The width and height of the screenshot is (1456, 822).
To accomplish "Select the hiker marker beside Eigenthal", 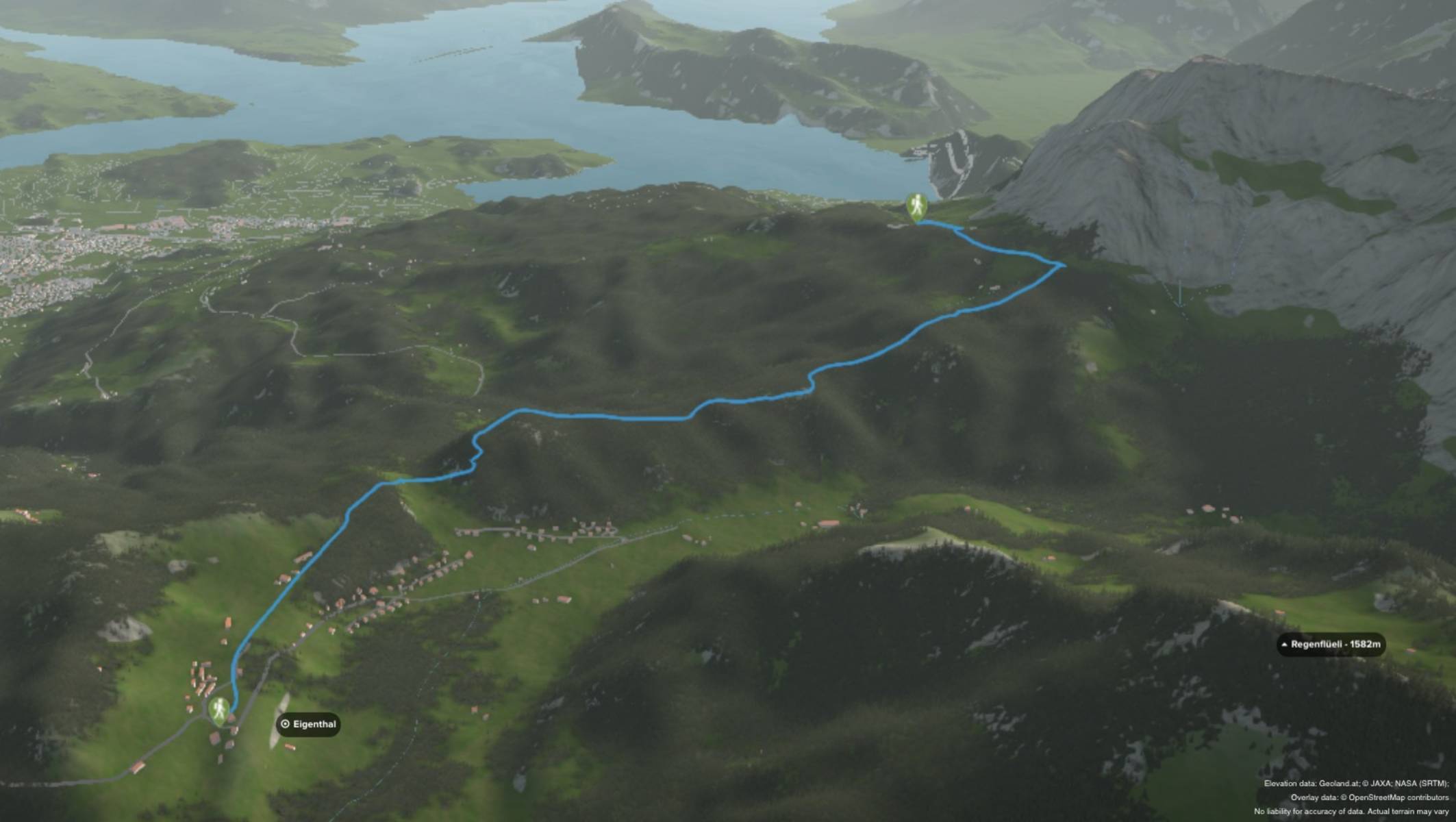I will [219, 710].
